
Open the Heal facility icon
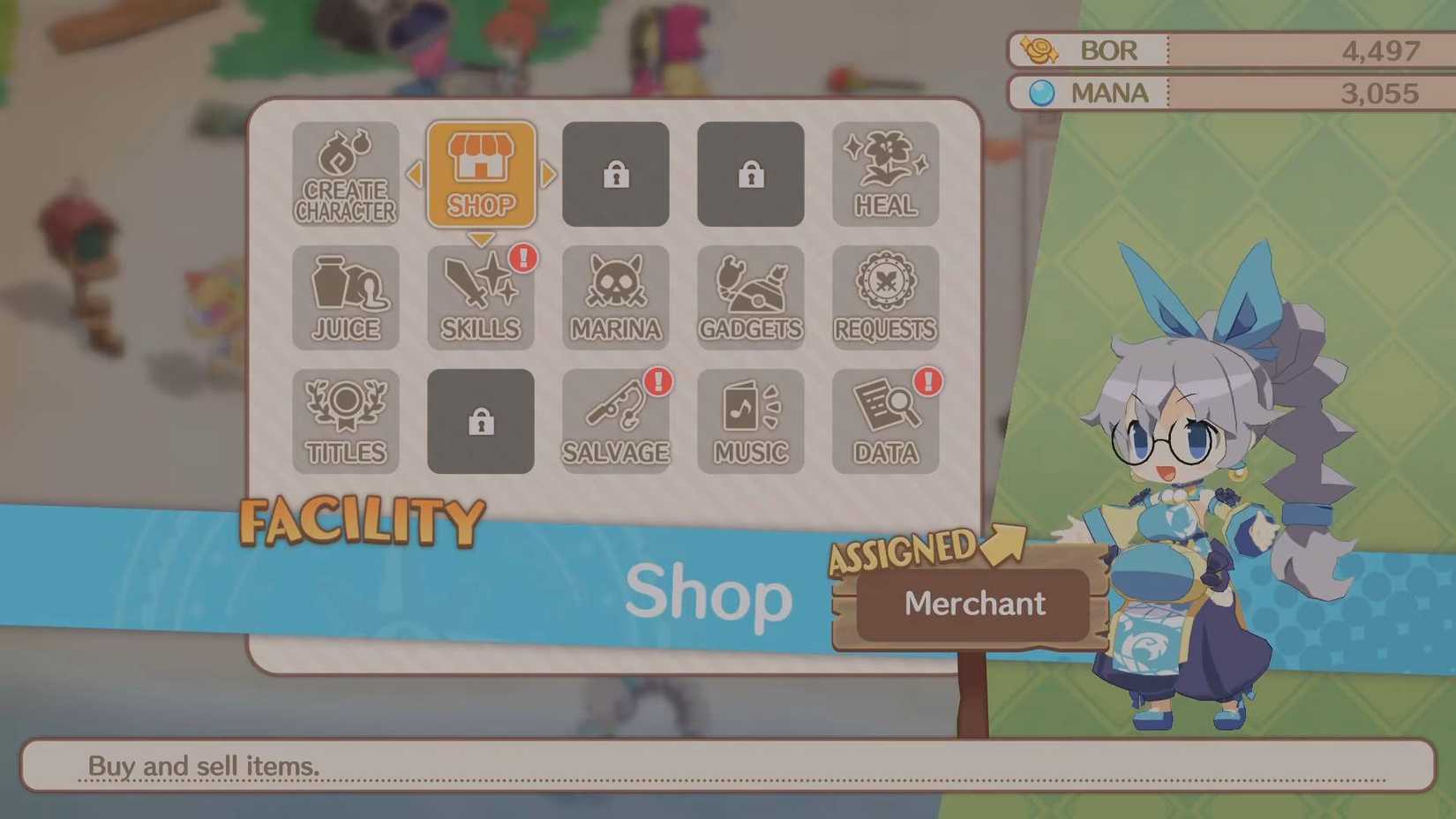point(885,175)
